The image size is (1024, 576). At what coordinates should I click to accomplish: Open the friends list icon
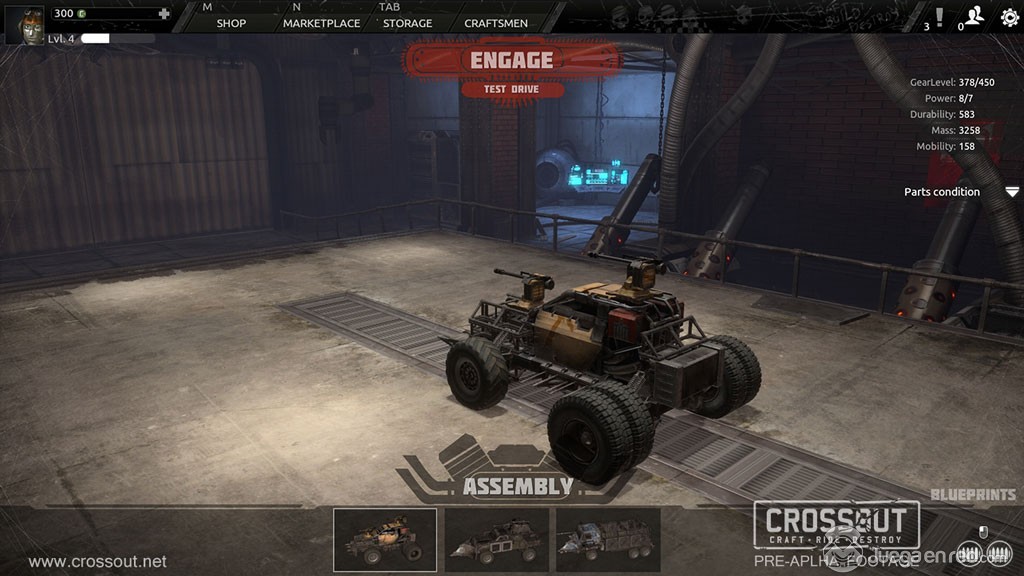(x=973, y=17)
